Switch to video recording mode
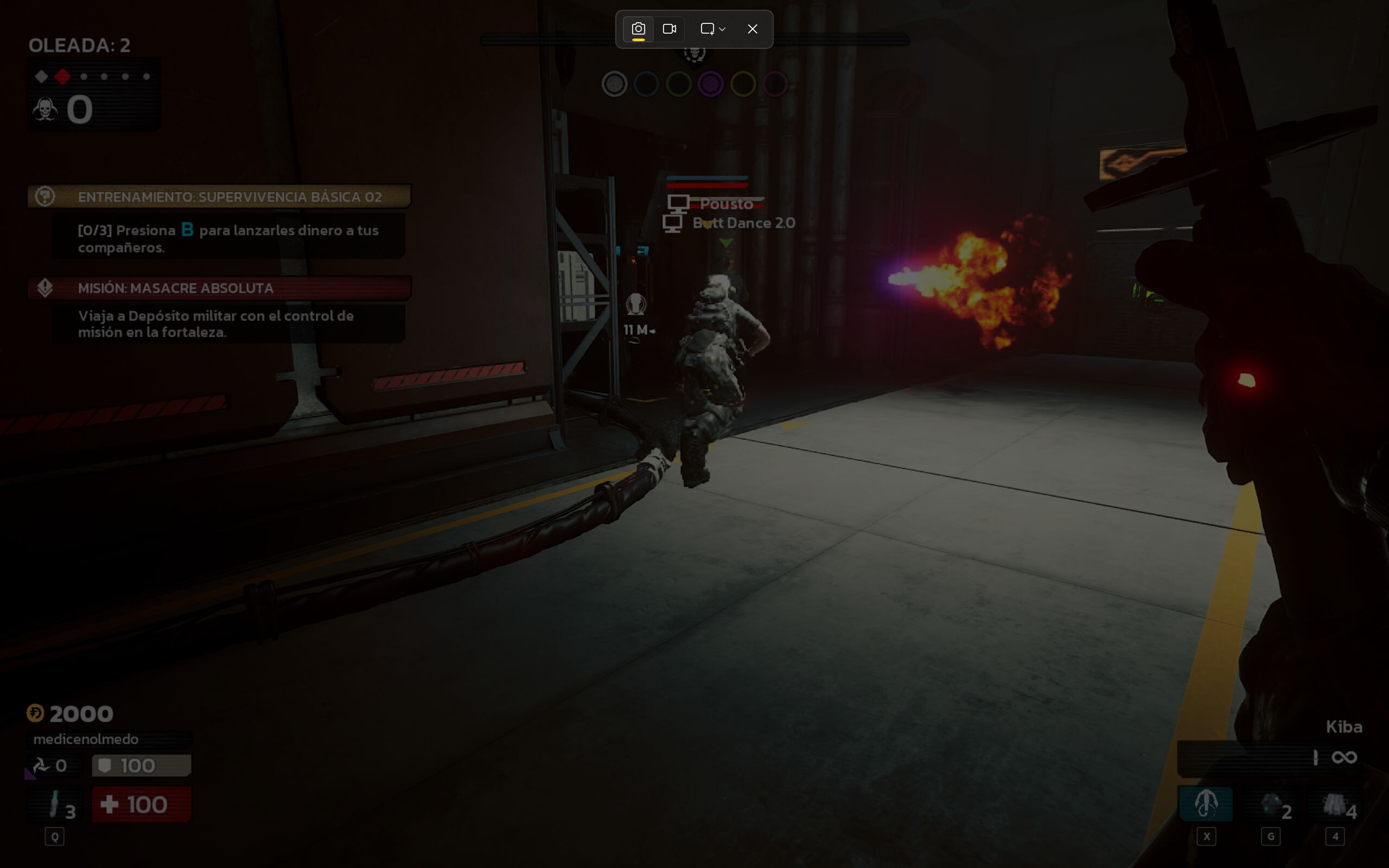Screen dimensions: 1389x868 669,29
